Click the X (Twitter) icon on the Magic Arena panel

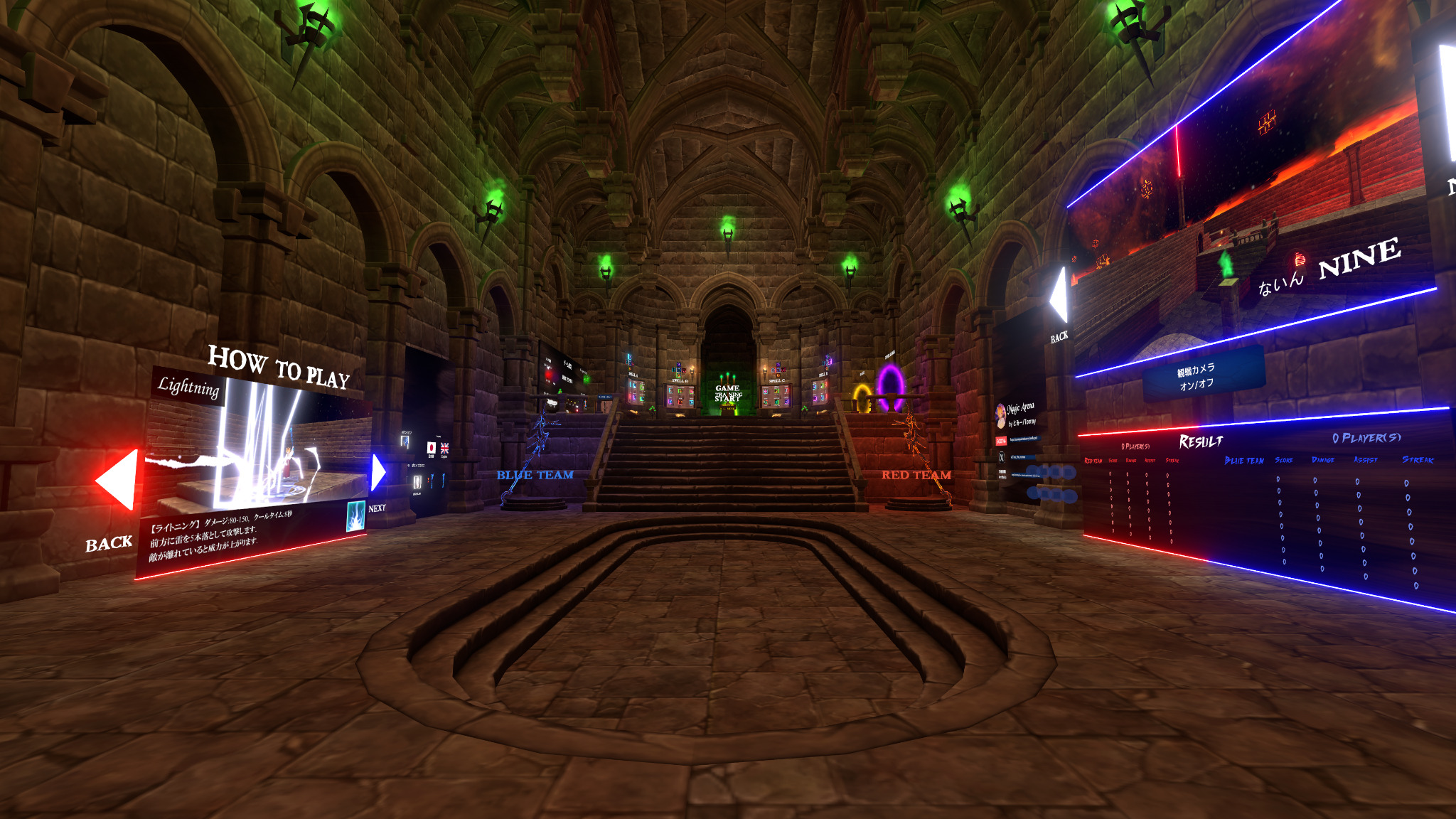[1002, 458]
